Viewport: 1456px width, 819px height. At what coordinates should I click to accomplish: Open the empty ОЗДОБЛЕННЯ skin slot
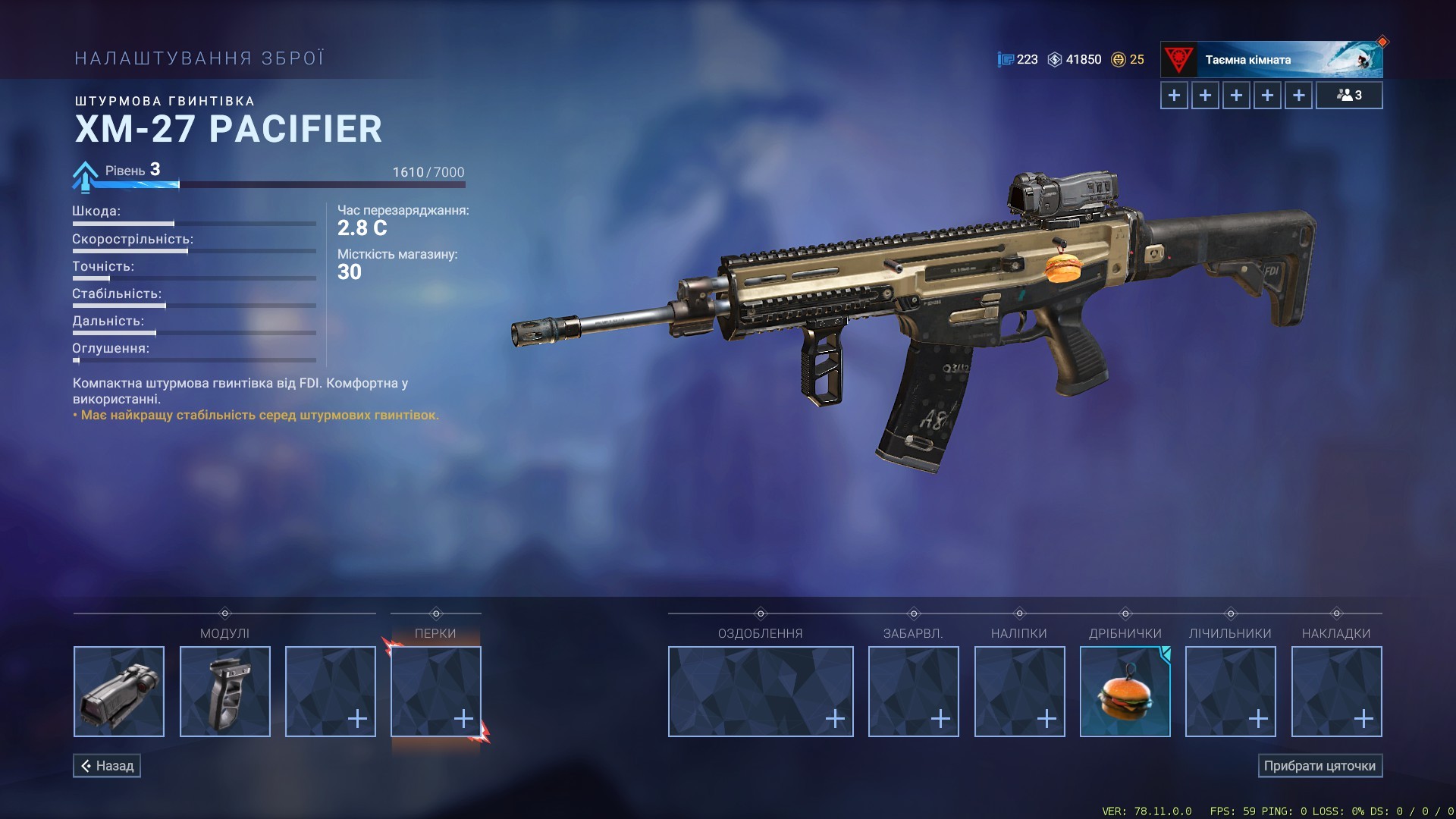pyautogui.click(x=761, y=692)
